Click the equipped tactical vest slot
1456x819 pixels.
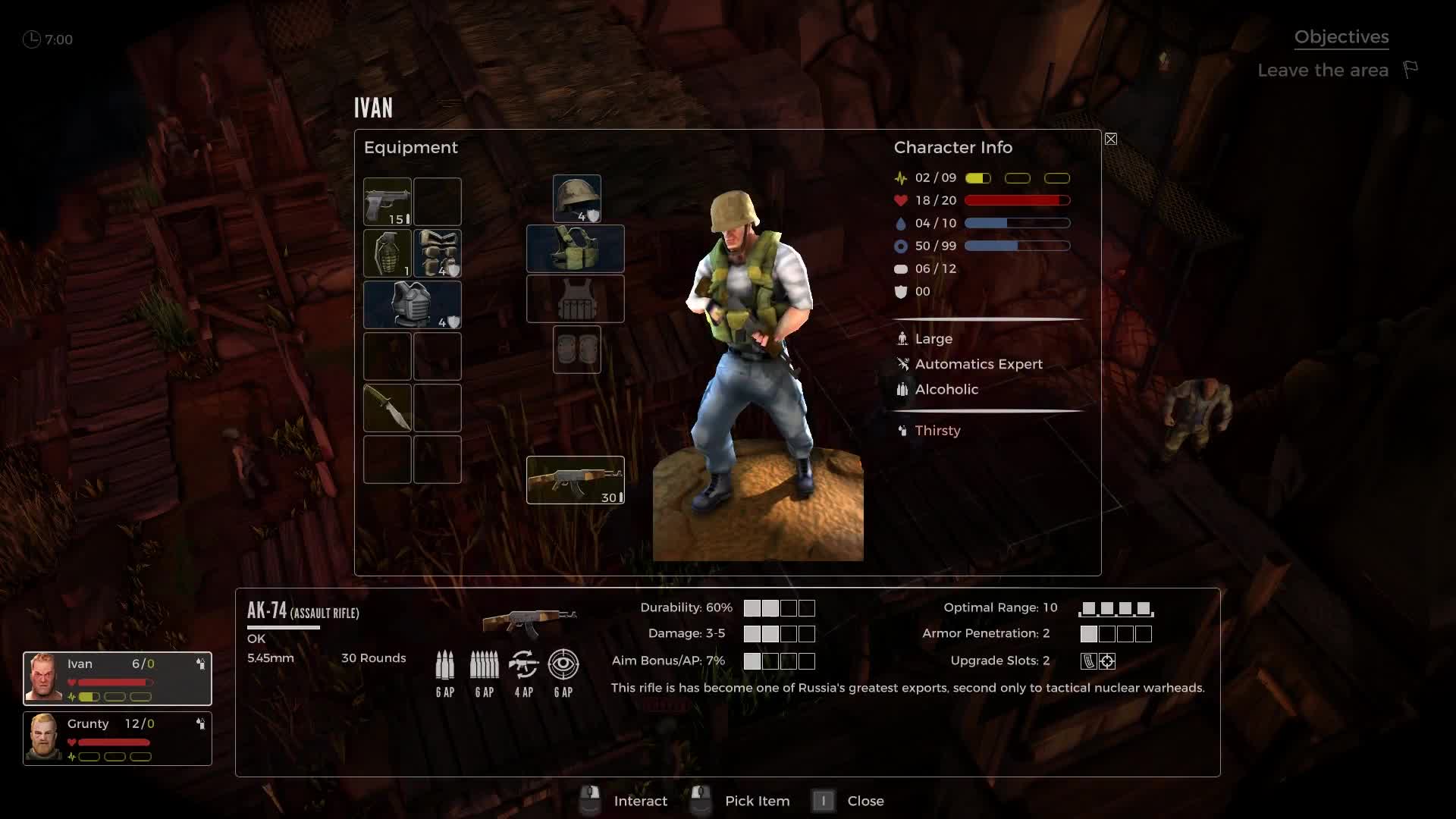click(576, 249)
